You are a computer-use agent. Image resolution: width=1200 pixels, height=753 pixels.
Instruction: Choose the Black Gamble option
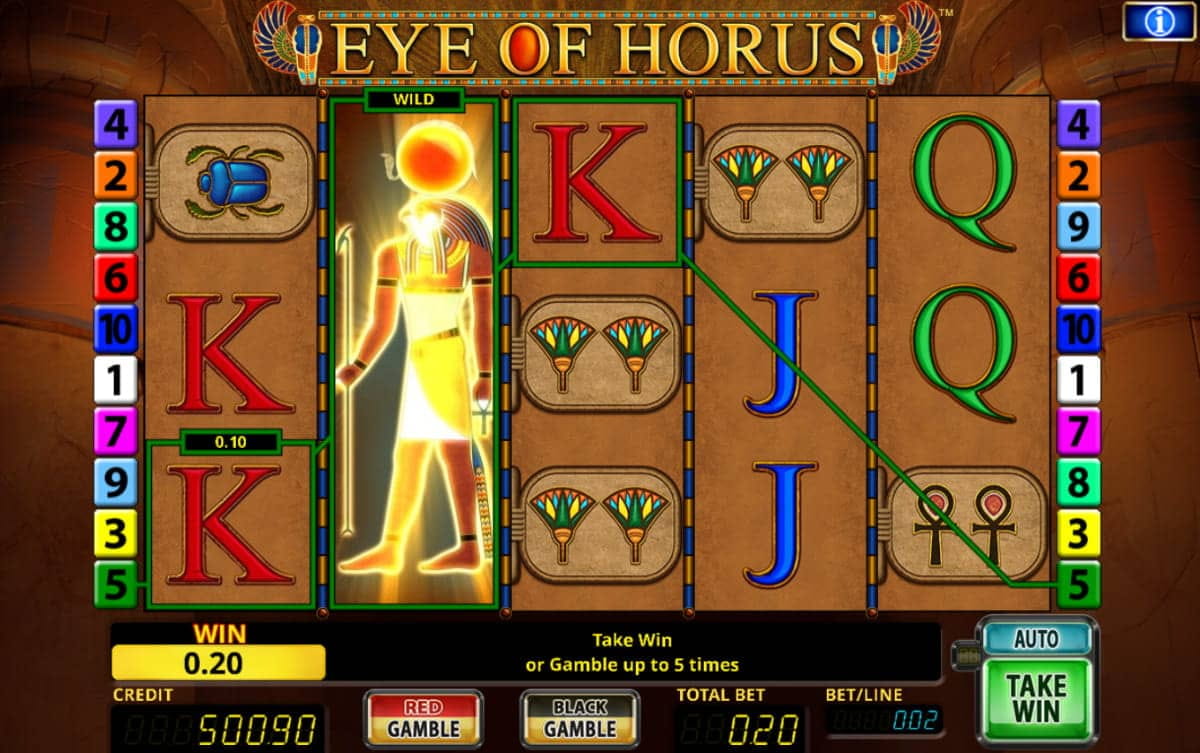coord(580,718)
